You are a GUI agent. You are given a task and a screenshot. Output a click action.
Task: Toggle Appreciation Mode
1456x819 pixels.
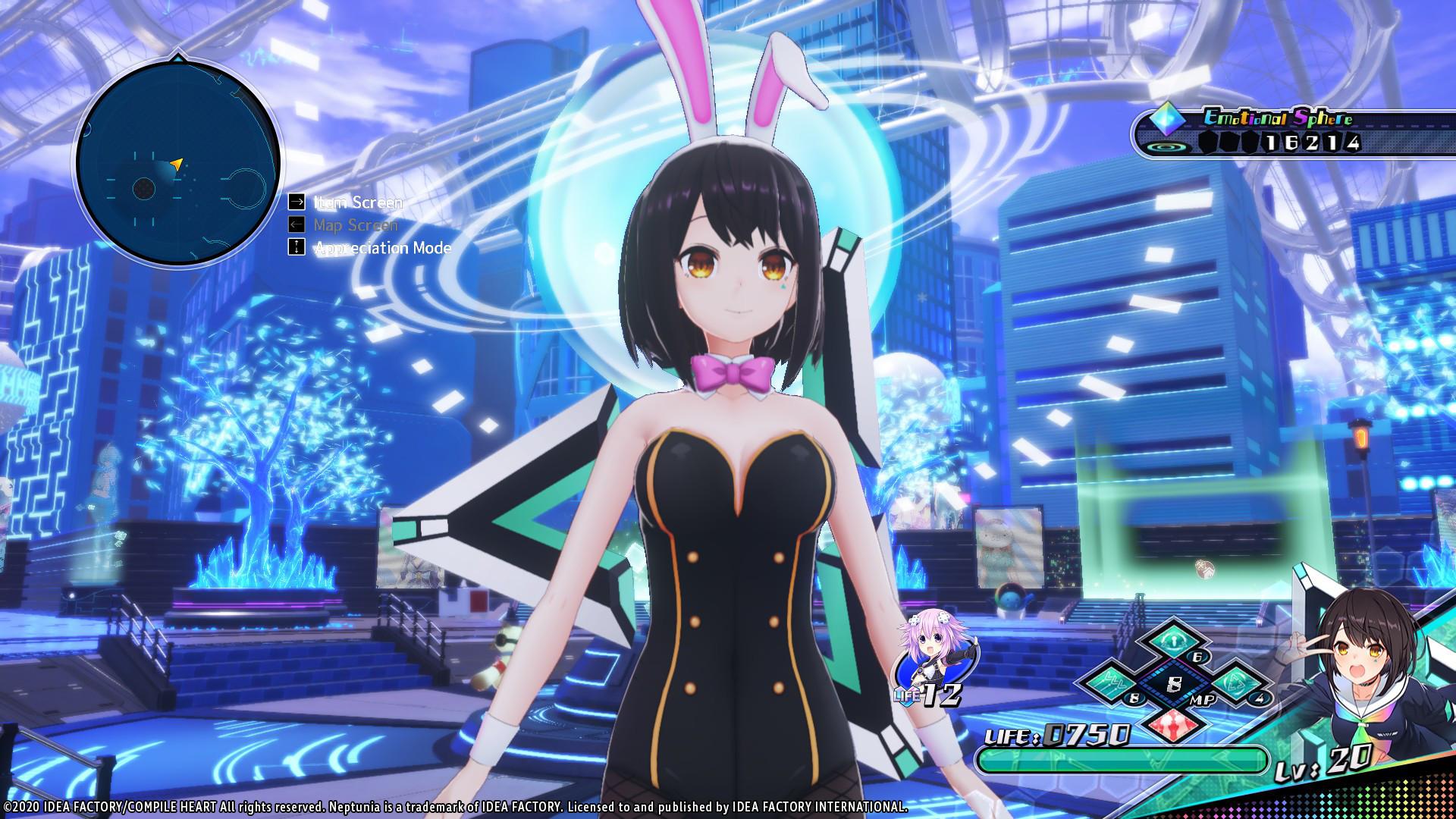tap(382, 248)
